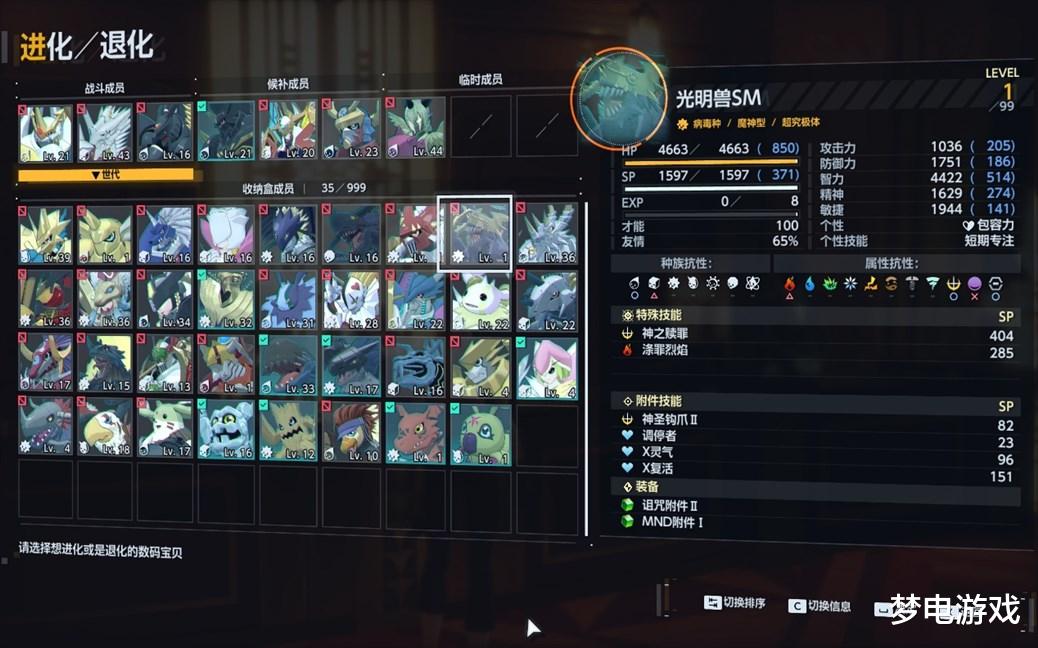Select the Lv. 39 yellow Digimon in storage

pos(45,234)
